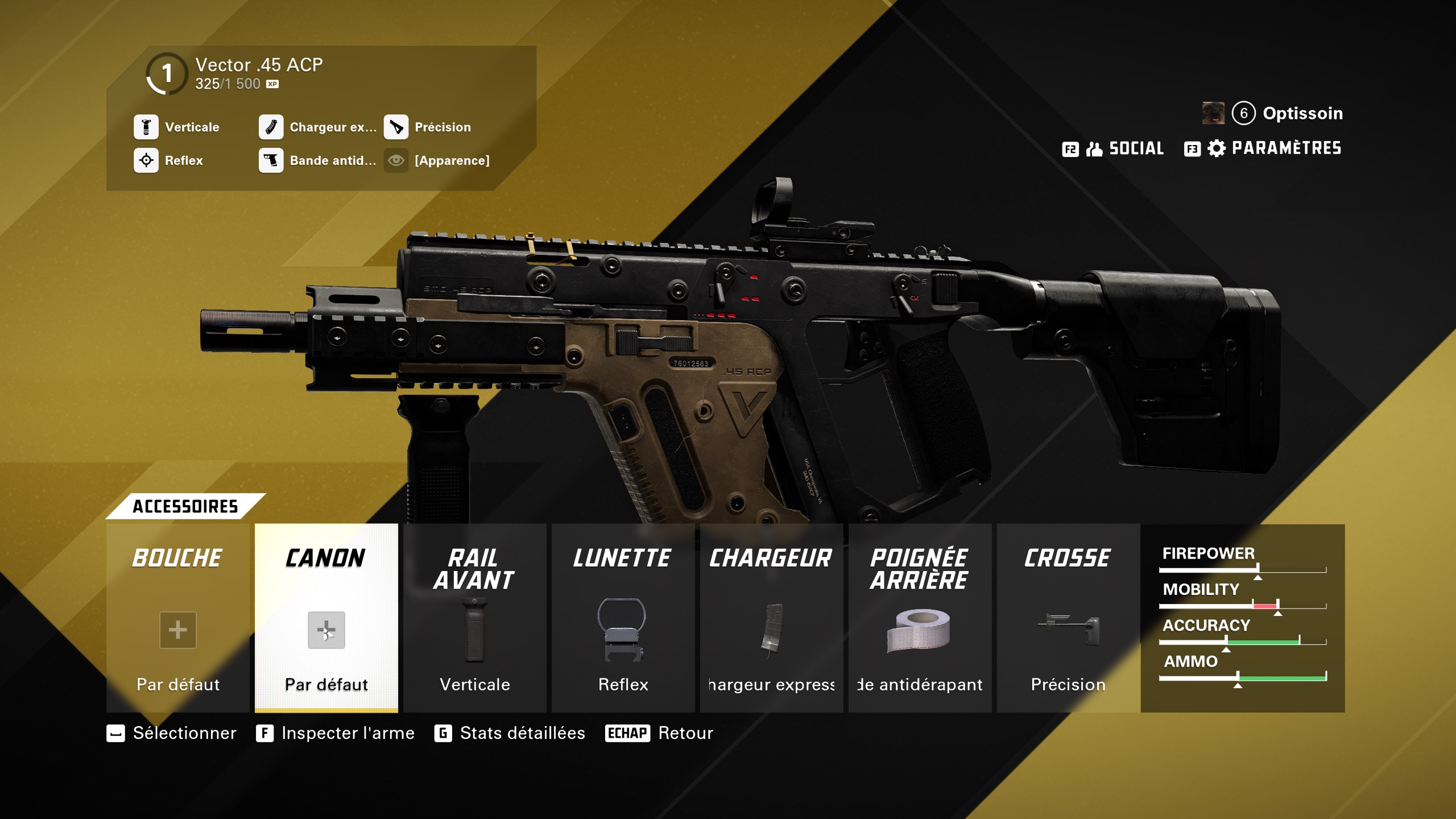Viewport: 1456px width, 819px height.
Task: Select the Verticale grip attachment icon
Action: click(147, 127)
